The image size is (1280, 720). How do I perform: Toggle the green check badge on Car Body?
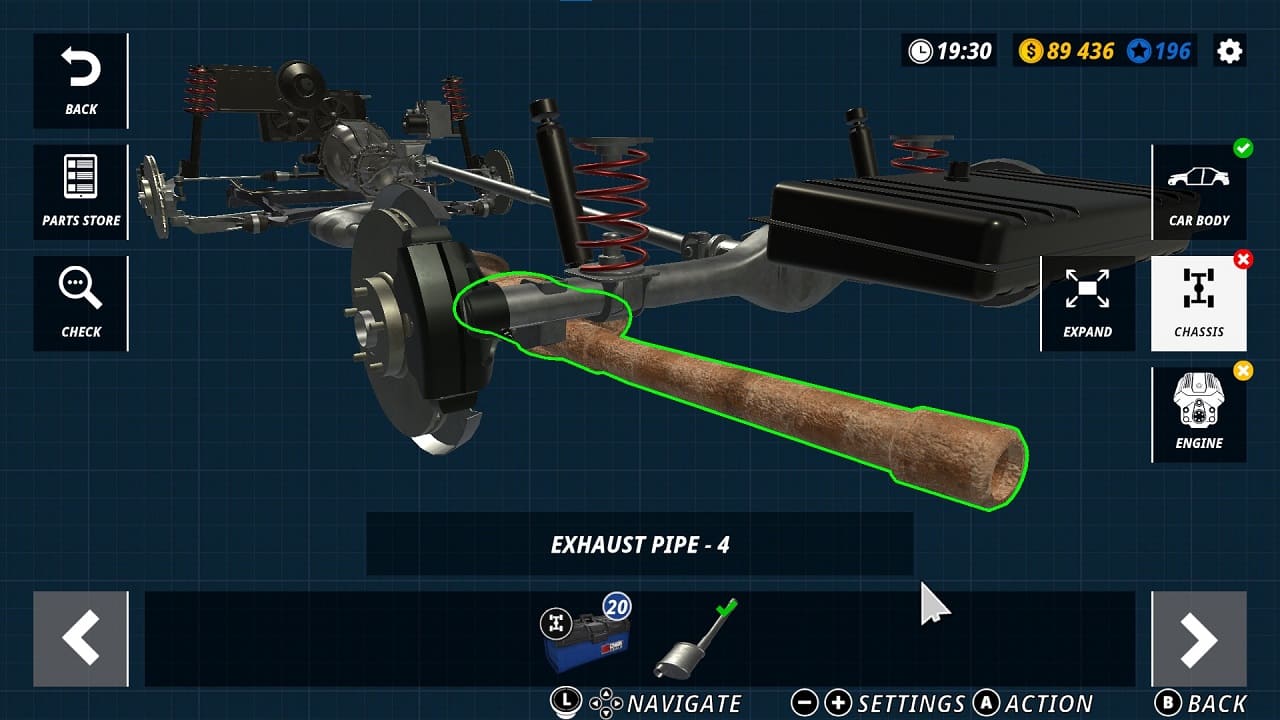[1243, 149]
